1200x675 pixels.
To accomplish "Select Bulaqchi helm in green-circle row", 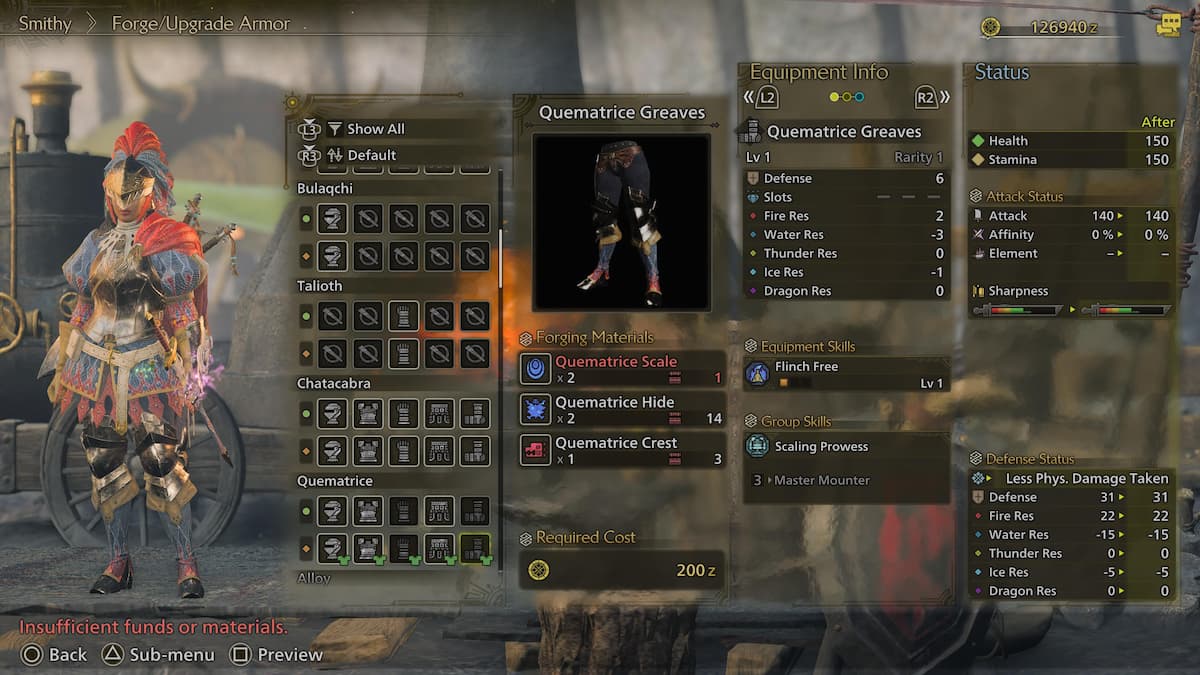I will click(332, 219).
